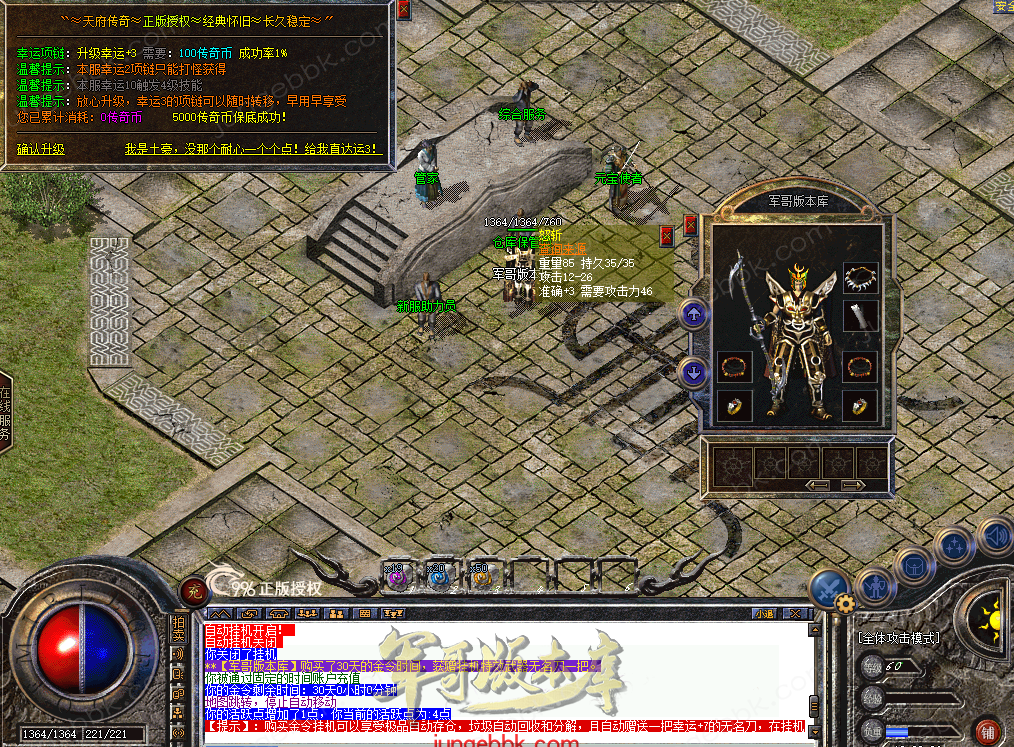Click the 确认升级 confirm upgrade link
Image resolution: width=1014 pixels, height=747 pixels.
[x=40, y=149]
